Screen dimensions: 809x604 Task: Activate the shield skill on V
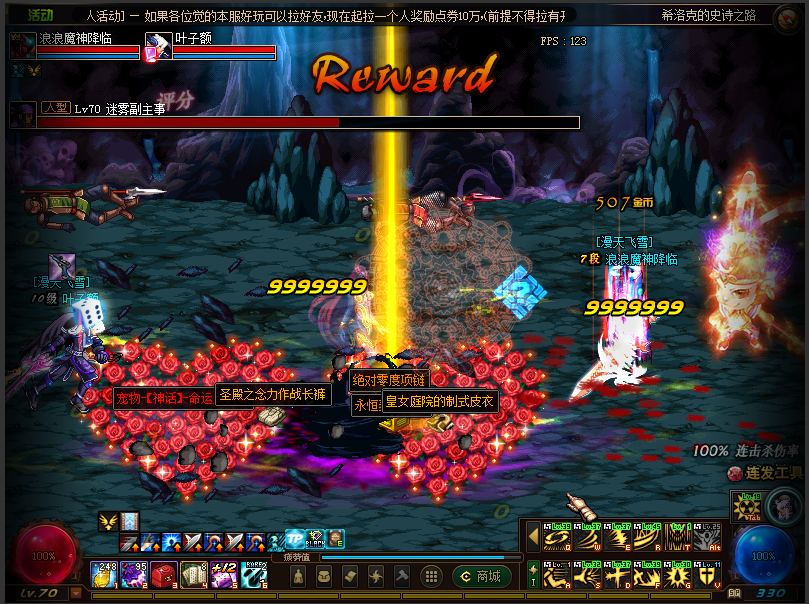tap(709, 576)
